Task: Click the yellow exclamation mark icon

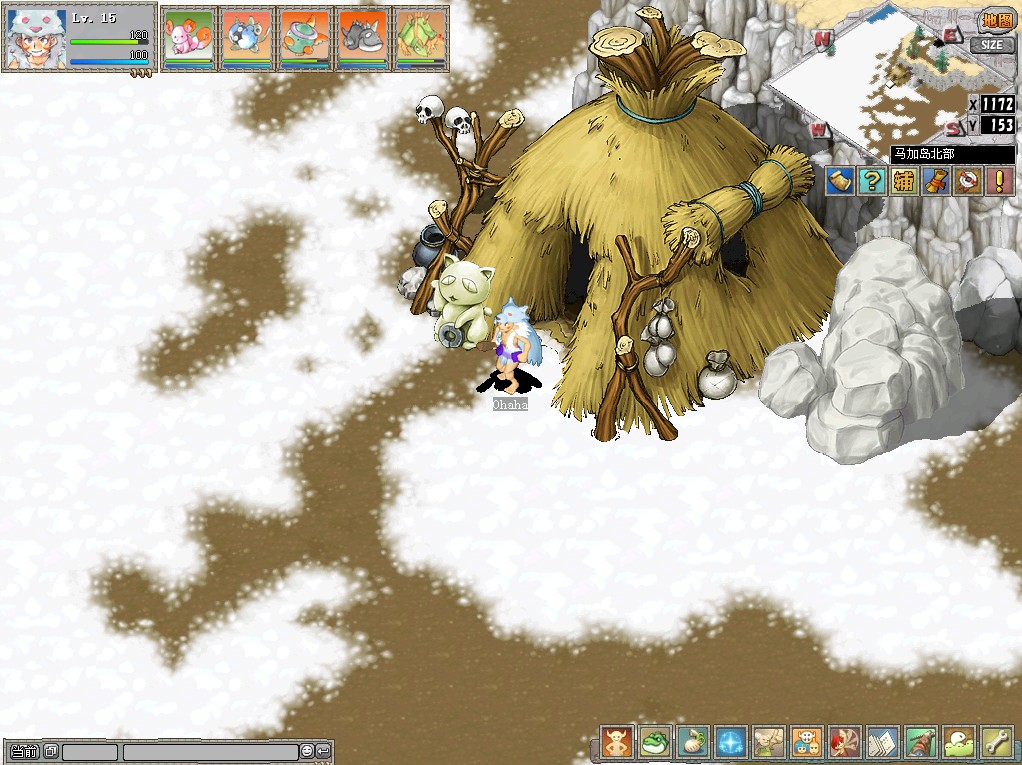Action: pyautogui.click(x=998, y=181)
